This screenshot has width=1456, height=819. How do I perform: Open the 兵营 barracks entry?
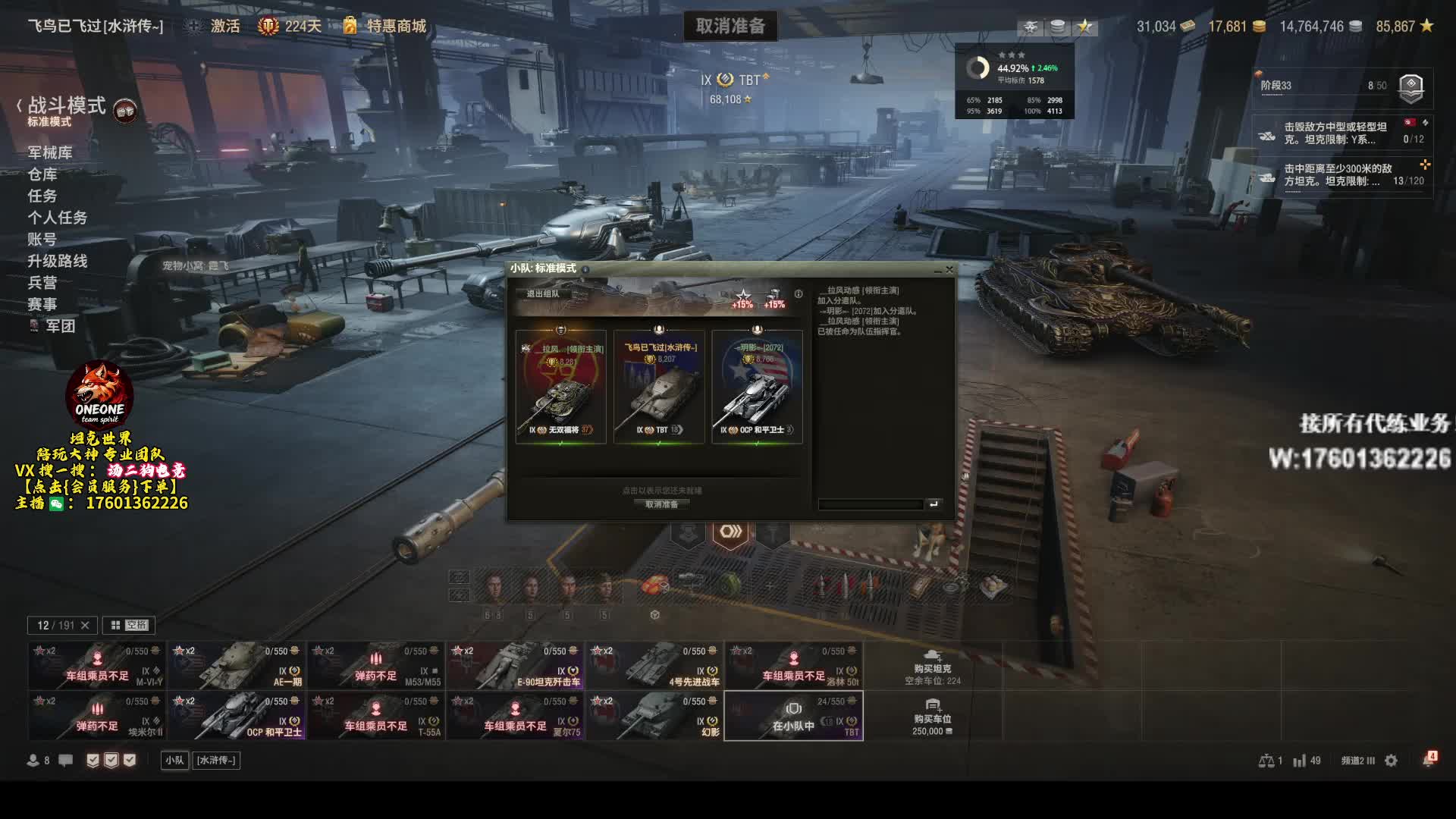click(x=42, y=283)
